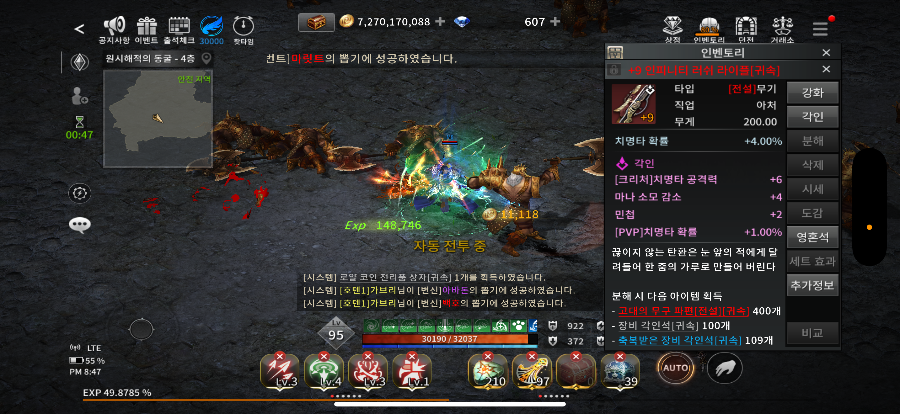
Task: Click the back arrow at top left
Action: point(79,28)
